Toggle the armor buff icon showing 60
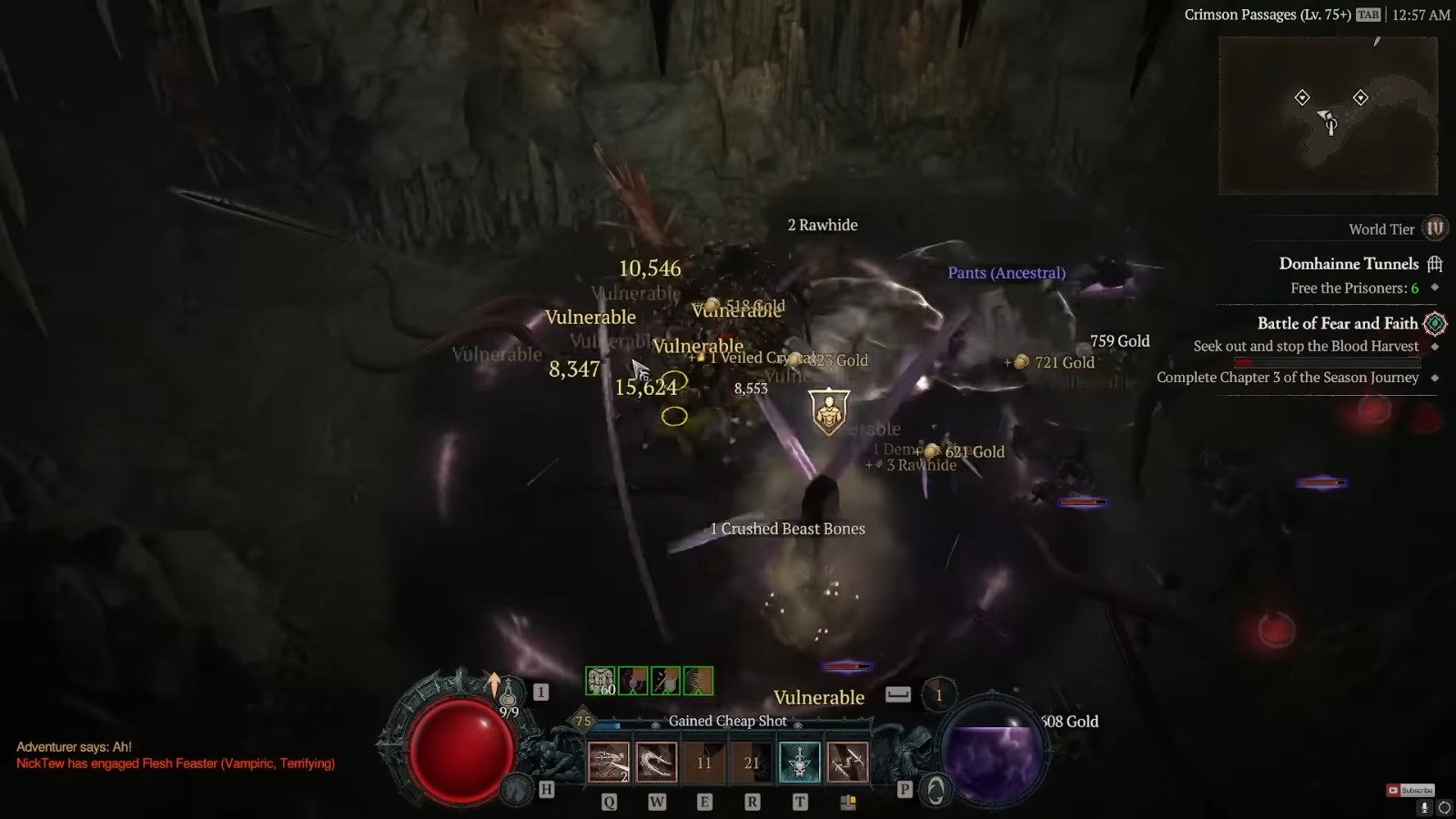Image resolution: width=1456 pixels, height=819 pixels. click(x=600, y=679)
